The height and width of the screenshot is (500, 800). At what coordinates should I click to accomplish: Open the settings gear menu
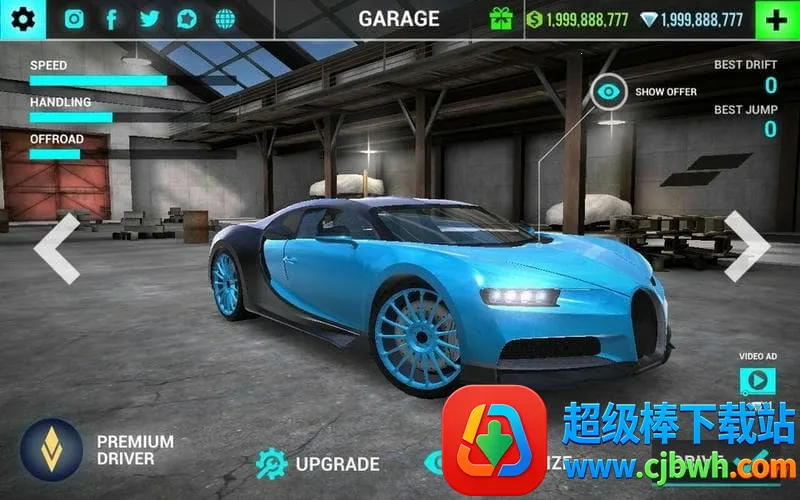click(x=22, y=19)
